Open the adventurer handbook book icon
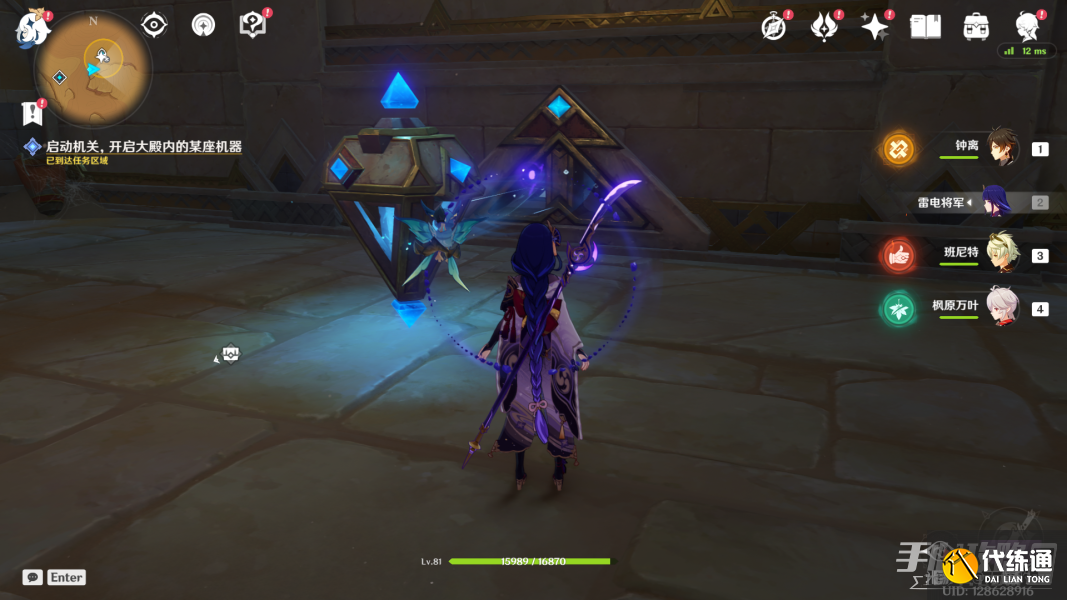 [x=925, y=27]
